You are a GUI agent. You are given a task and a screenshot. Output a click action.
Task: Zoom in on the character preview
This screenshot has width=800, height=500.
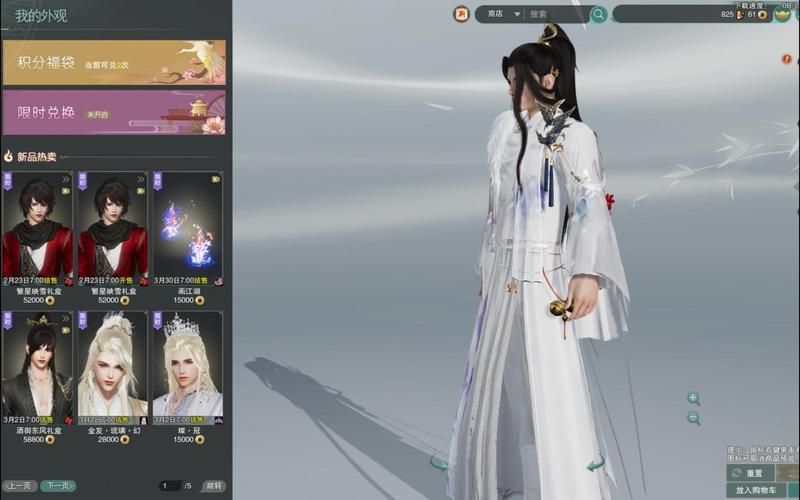(693, 398)
